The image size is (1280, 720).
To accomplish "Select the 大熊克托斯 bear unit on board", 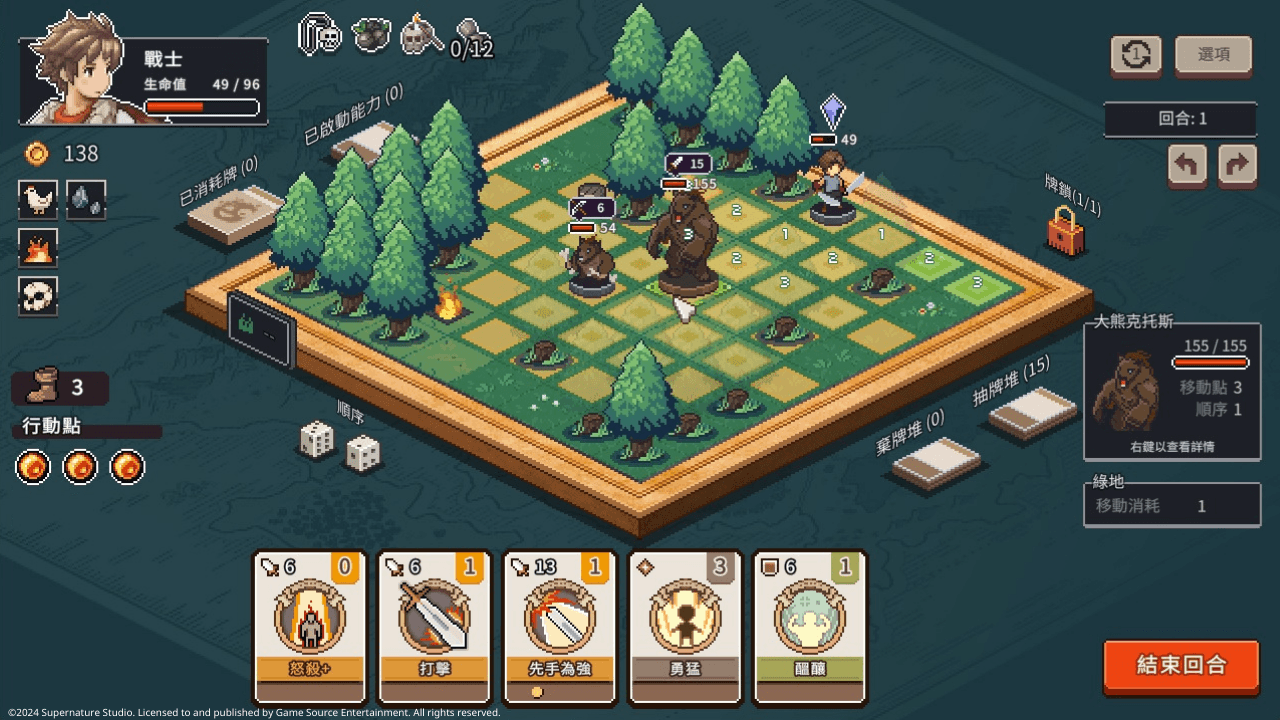I will (x=685, y=240).
